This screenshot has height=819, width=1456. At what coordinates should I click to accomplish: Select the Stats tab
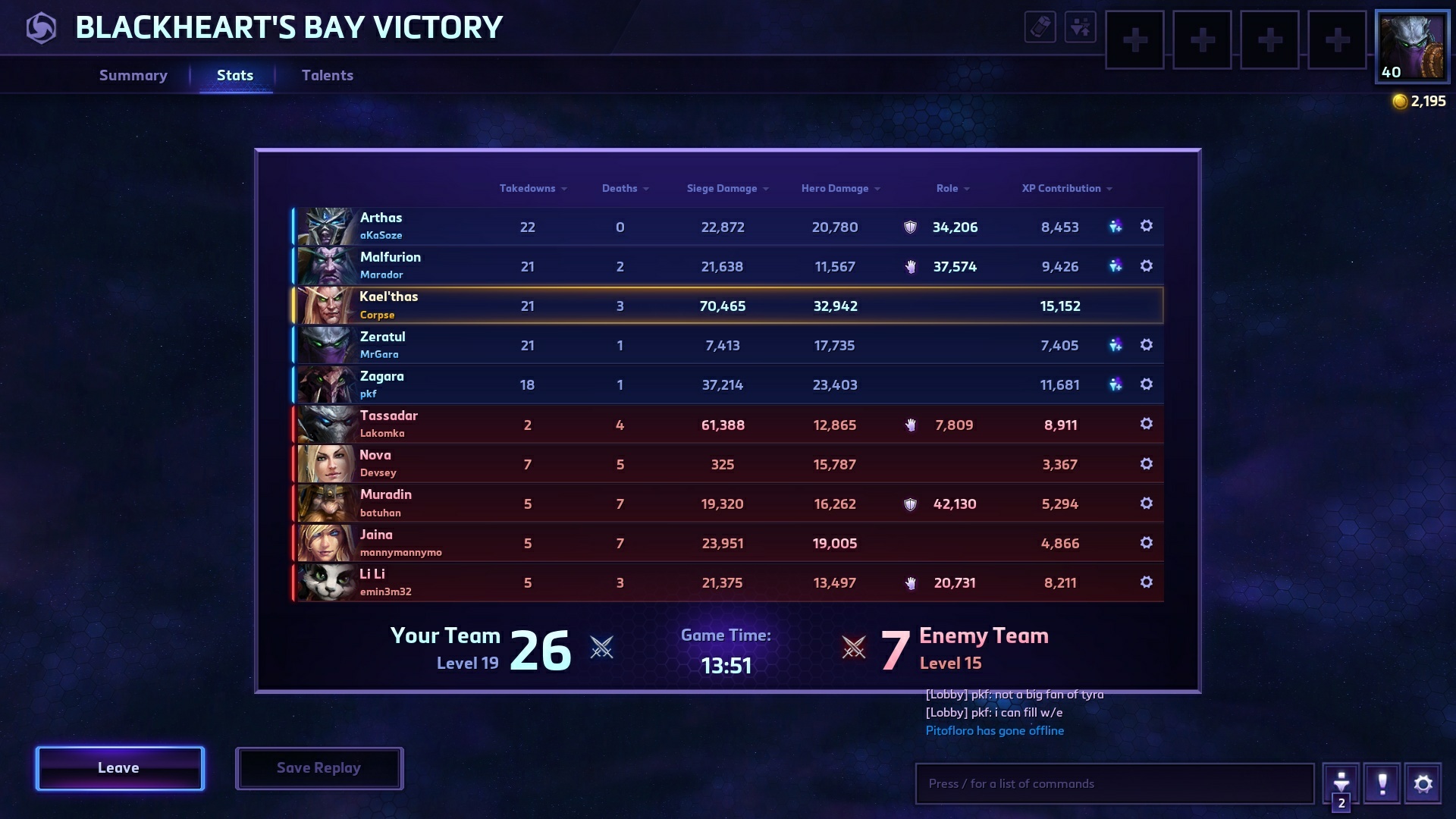tap(235, 75)
